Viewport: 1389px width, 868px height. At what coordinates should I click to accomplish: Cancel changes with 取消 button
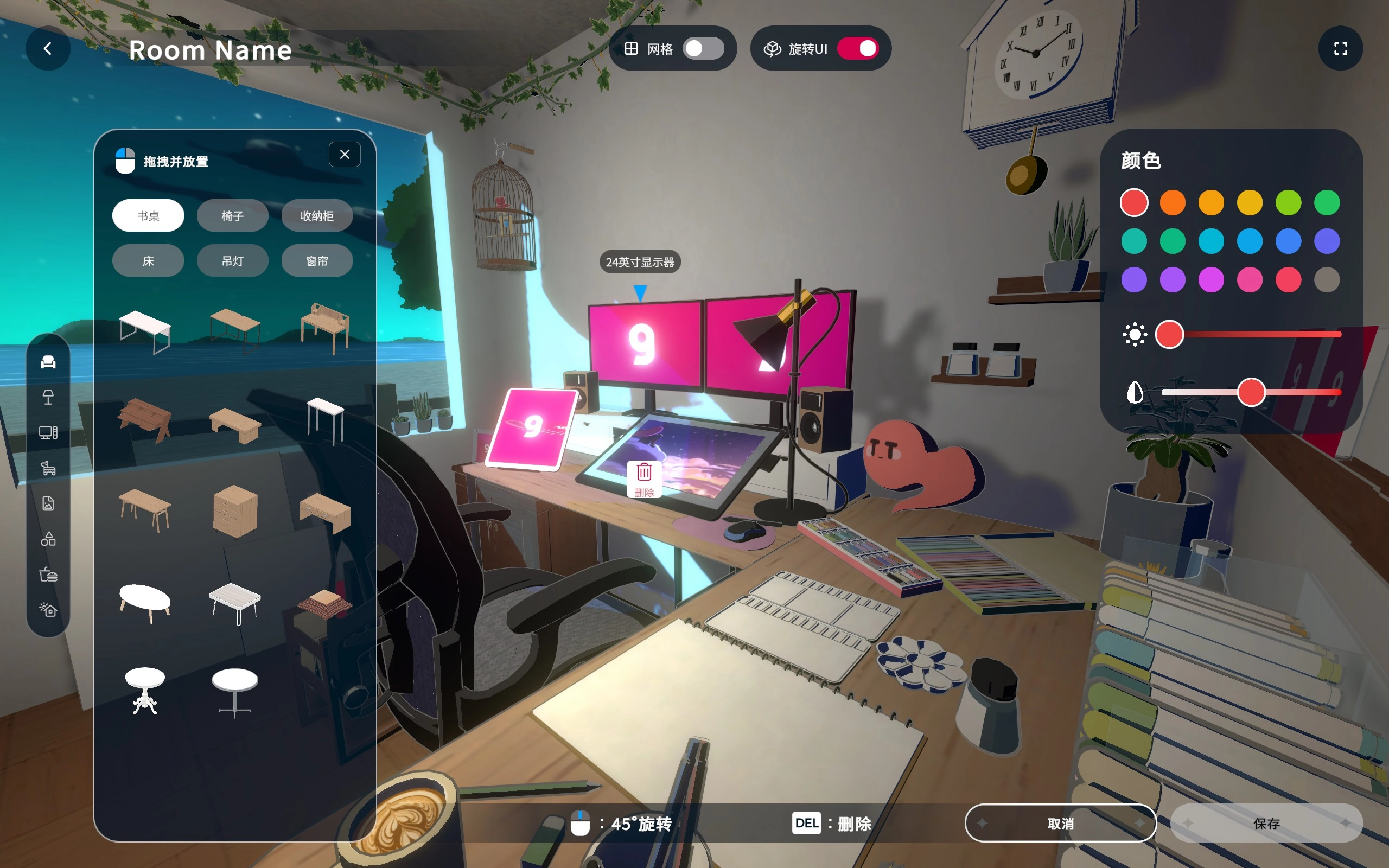pos(1060,823)
